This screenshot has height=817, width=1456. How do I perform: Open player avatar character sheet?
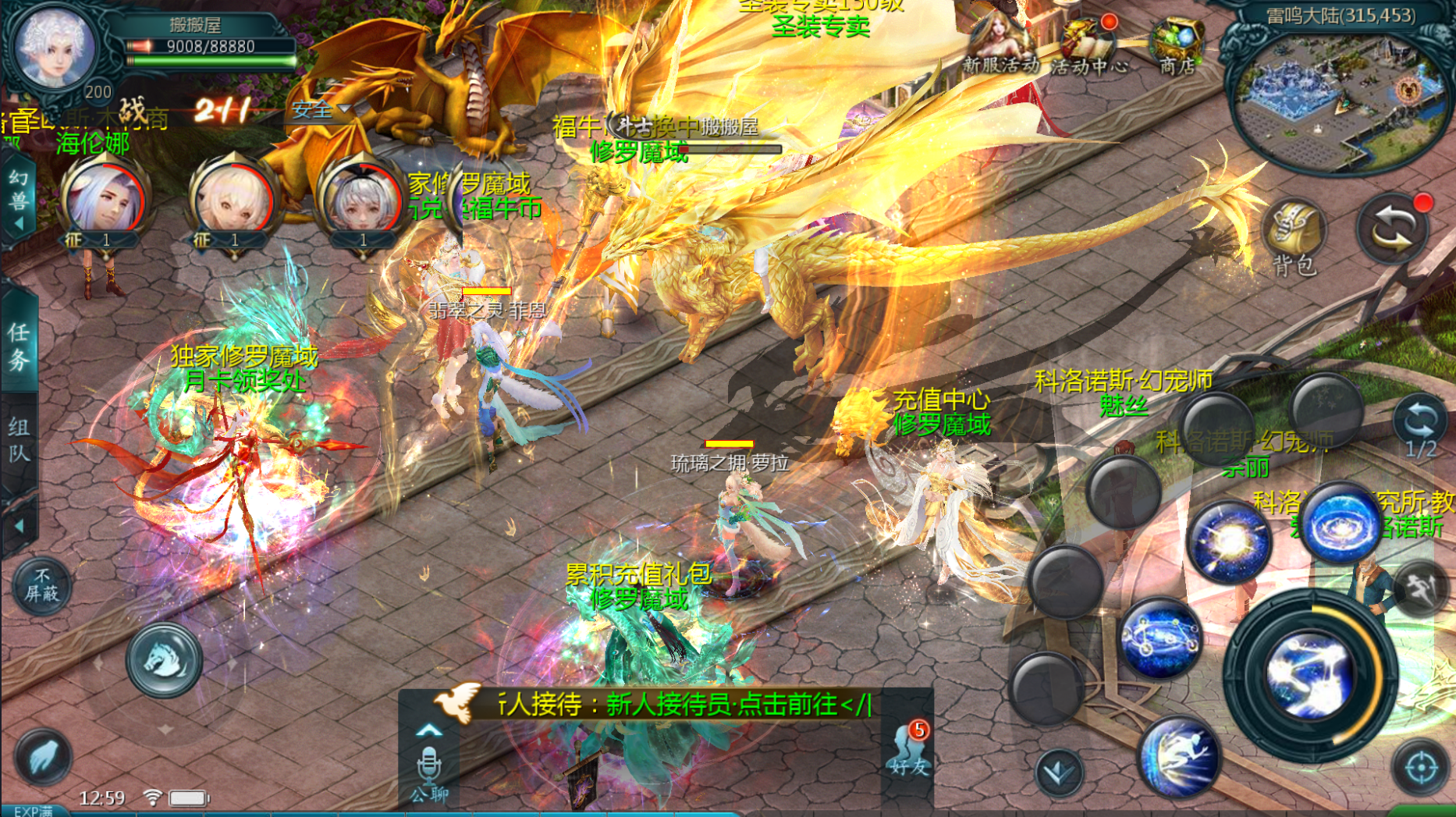click(x=55, y=47)
